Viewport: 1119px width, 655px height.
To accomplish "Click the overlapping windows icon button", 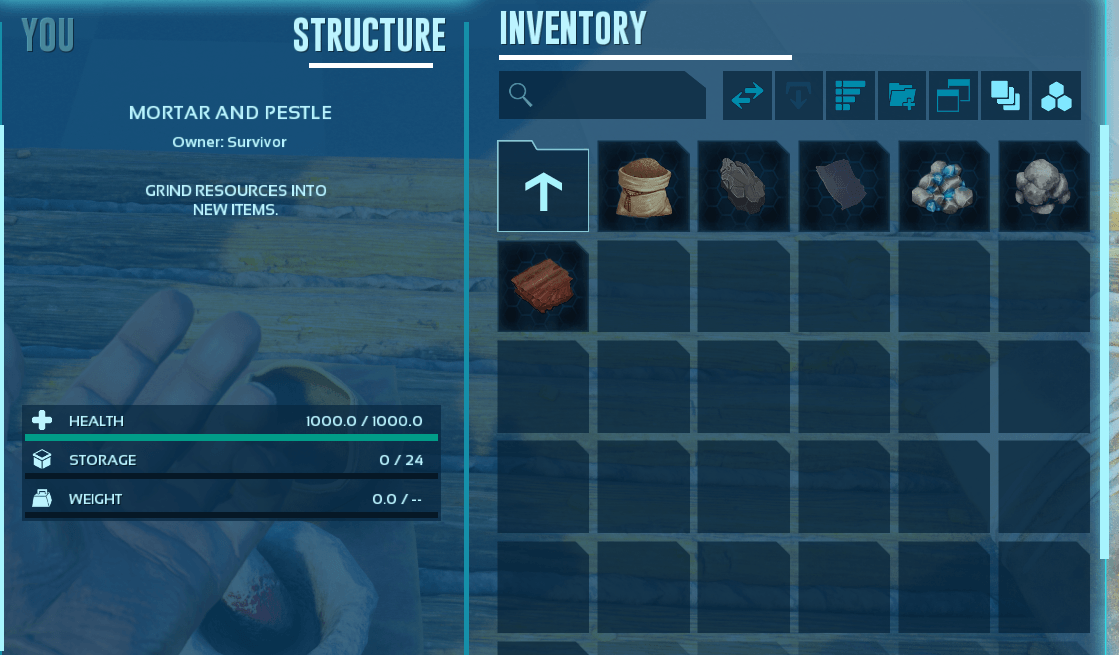I will coord(952,96).
